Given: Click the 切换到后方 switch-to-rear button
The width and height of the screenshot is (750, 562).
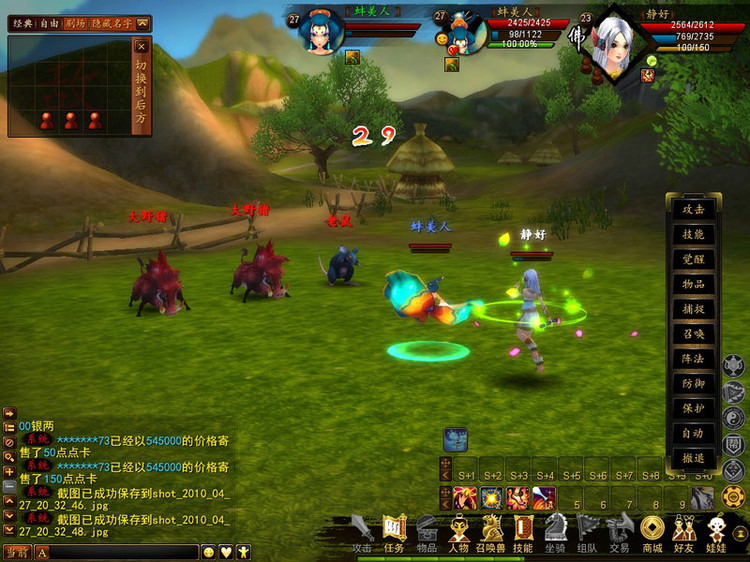Looking at the screenshot, I should (141, 92).
